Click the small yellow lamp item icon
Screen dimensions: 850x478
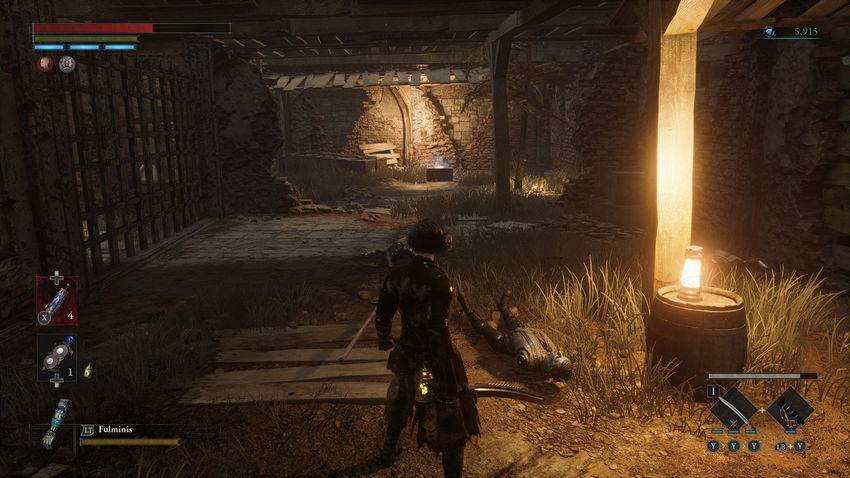[88, 370]
